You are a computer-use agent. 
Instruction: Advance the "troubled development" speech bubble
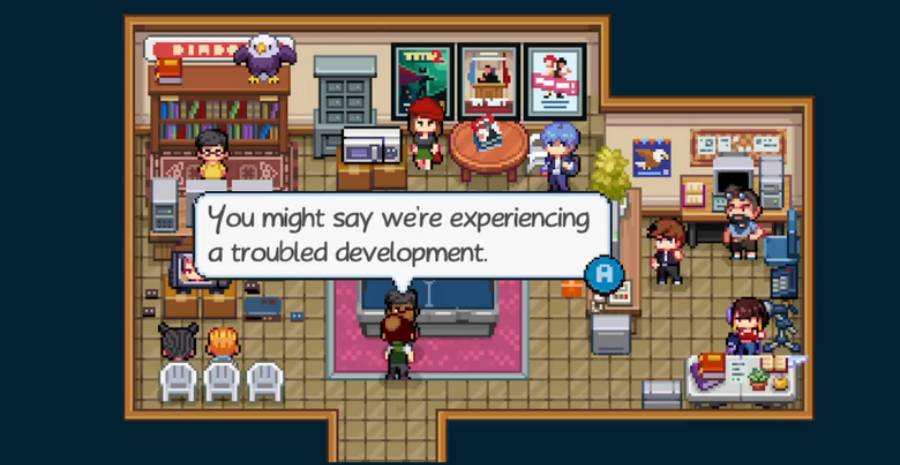604,273
